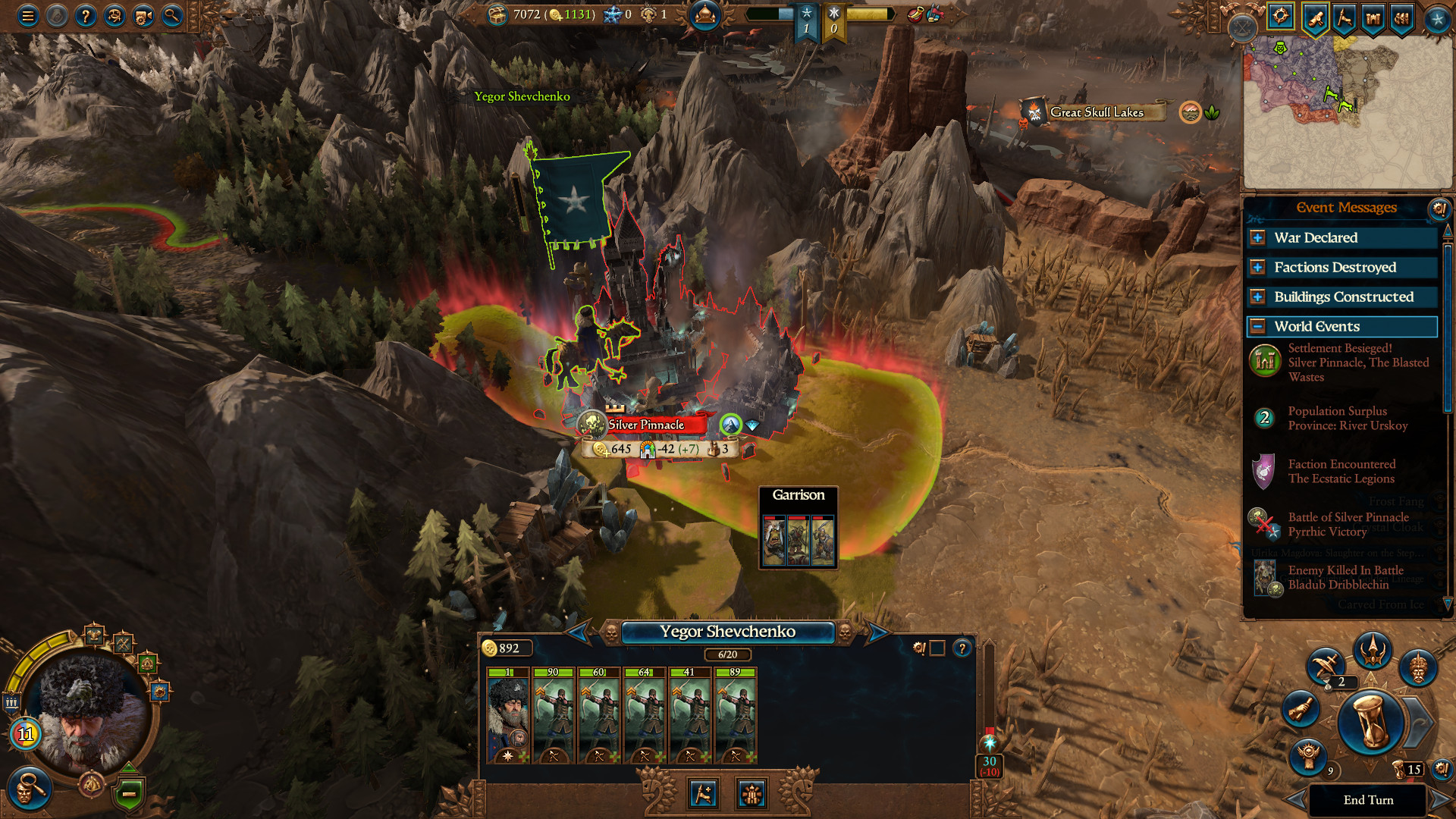Viewport: 1456px width, 819px height.
Task: Expand the War Declared event section
Action: pyautogui.click(x=1258, y=237)
